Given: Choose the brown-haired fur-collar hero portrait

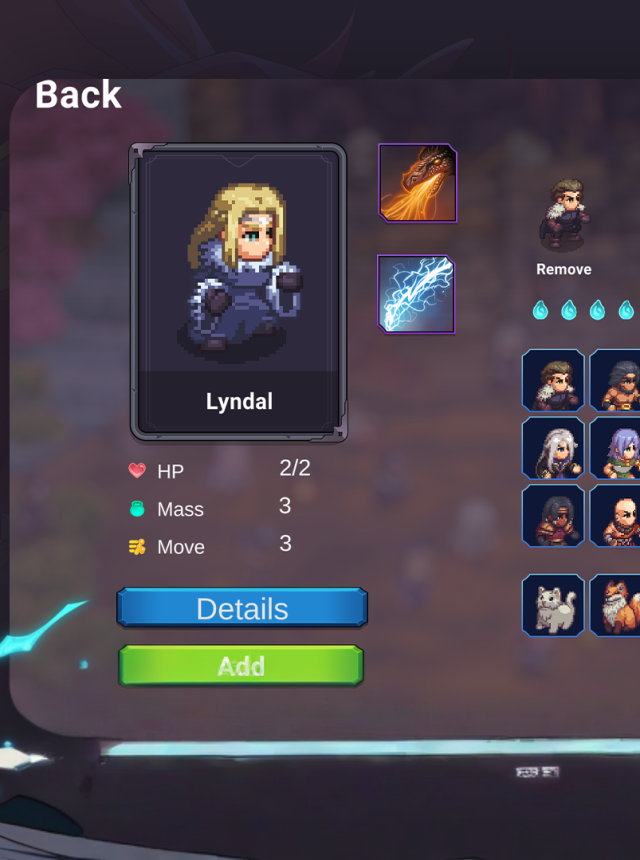Looking at the screenshot, I should pyautogui.click(x=553, y=380).
